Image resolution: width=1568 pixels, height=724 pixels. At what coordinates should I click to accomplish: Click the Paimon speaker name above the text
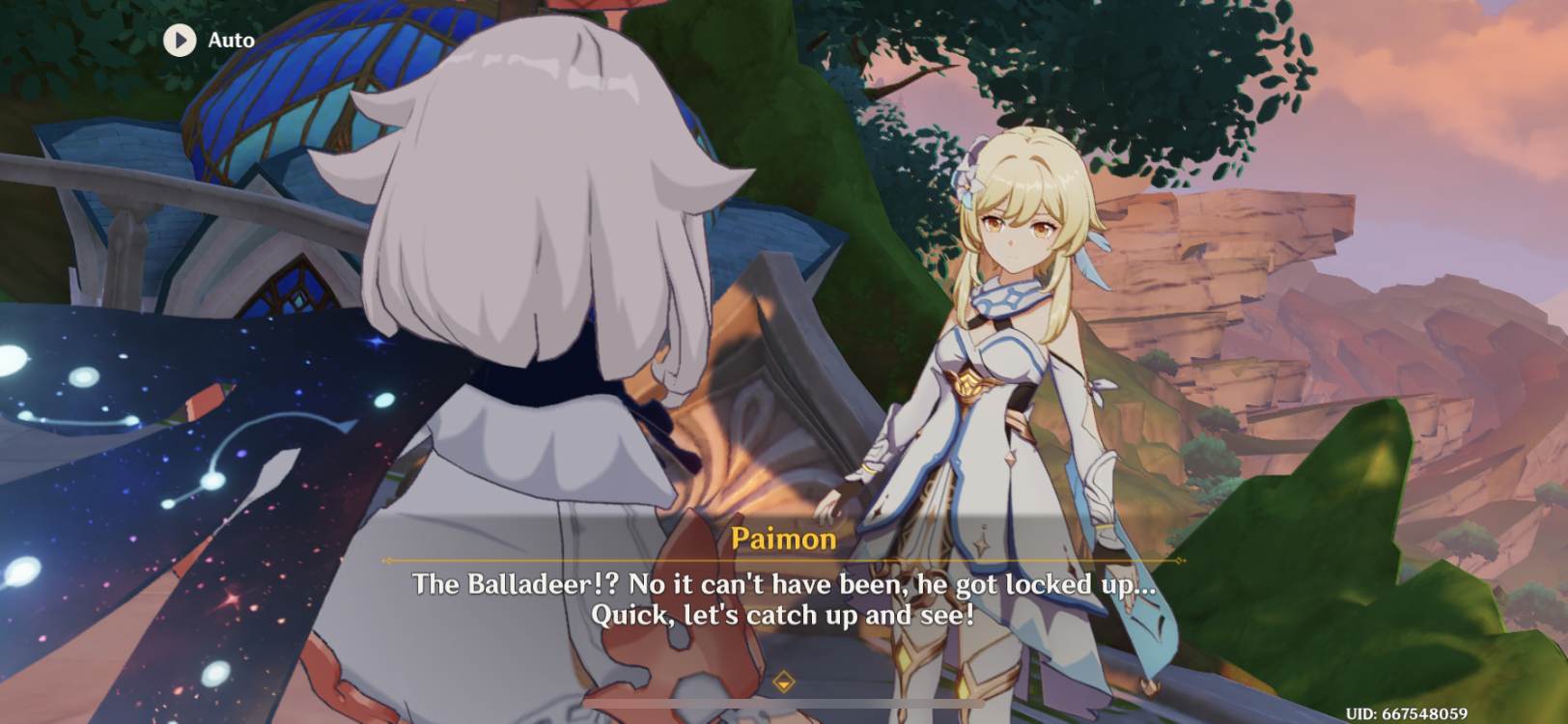click(784, 540)
